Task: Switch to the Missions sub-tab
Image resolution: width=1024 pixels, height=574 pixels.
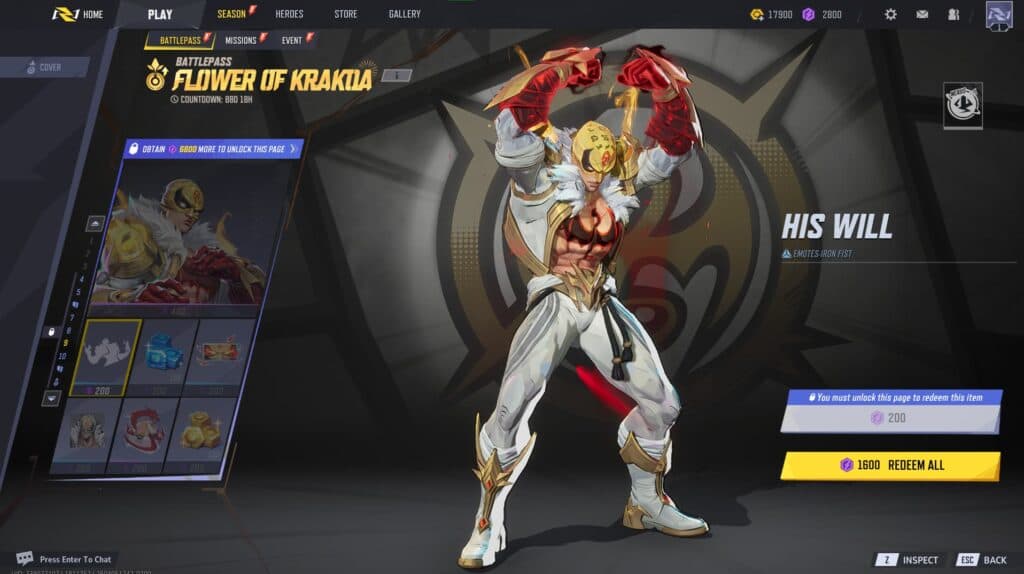Action: click(x=240, y=40)
